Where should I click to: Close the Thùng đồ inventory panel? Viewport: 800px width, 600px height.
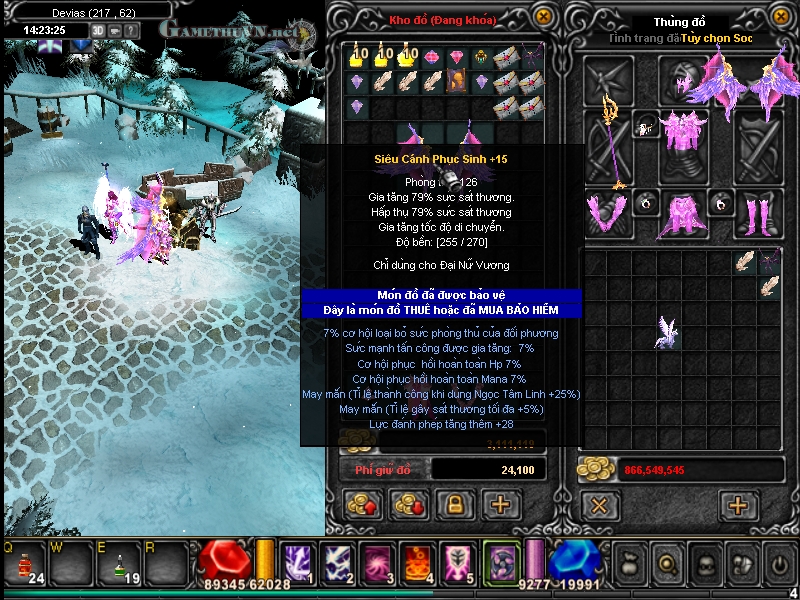point(777,17)
